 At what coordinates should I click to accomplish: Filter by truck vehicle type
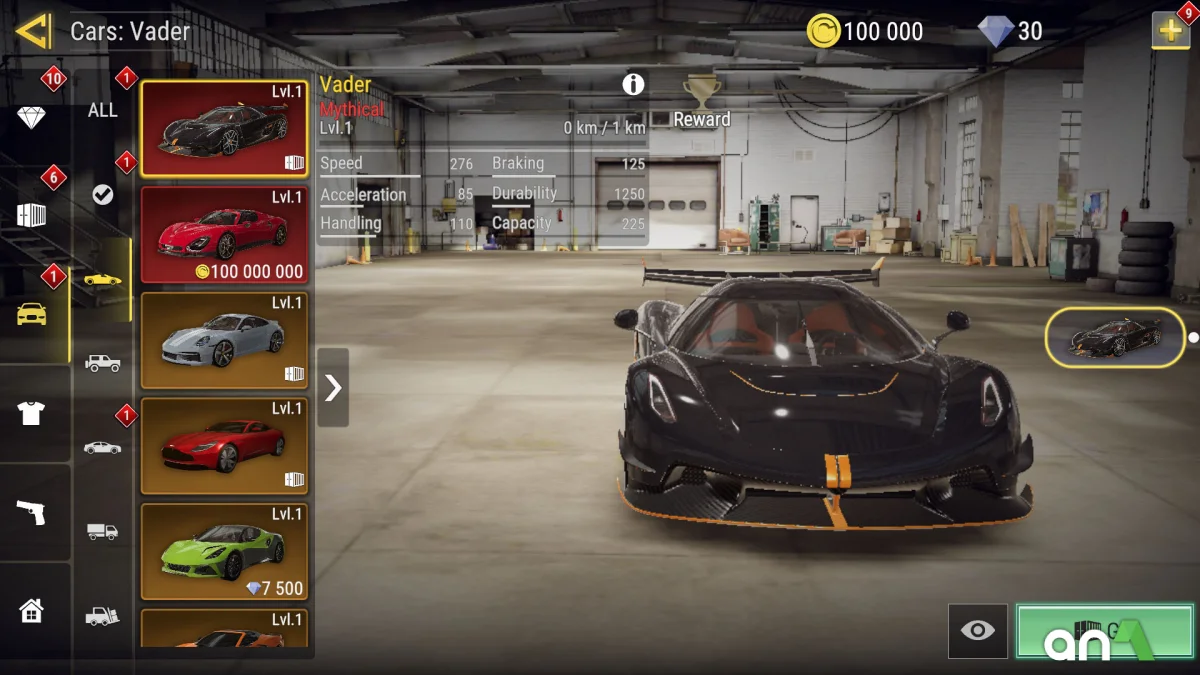[103, 532]
